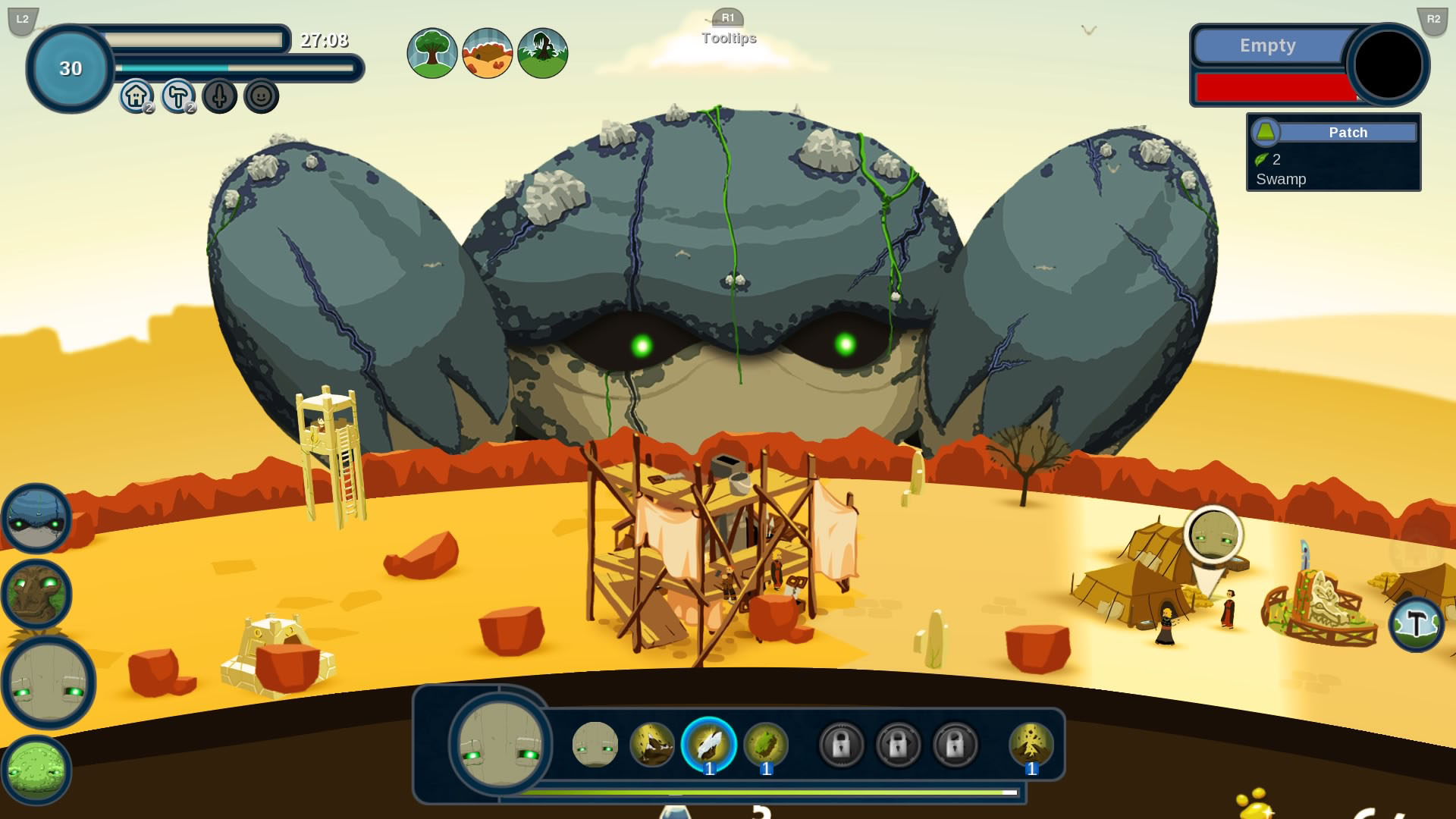Click the Patch label in the Swamp panel
Viewport: 1456px width, 819px height.
click(x=1349, y=132)
